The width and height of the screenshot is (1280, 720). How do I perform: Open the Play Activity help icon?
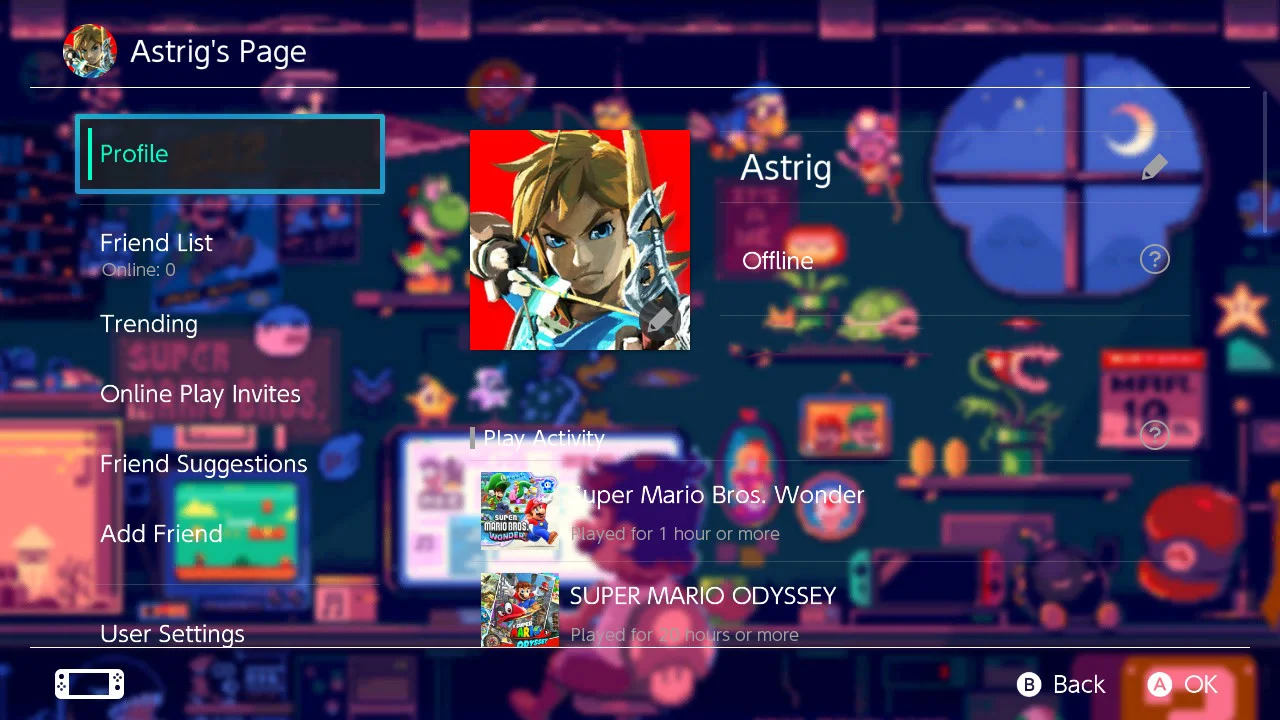pos(1154,434)
